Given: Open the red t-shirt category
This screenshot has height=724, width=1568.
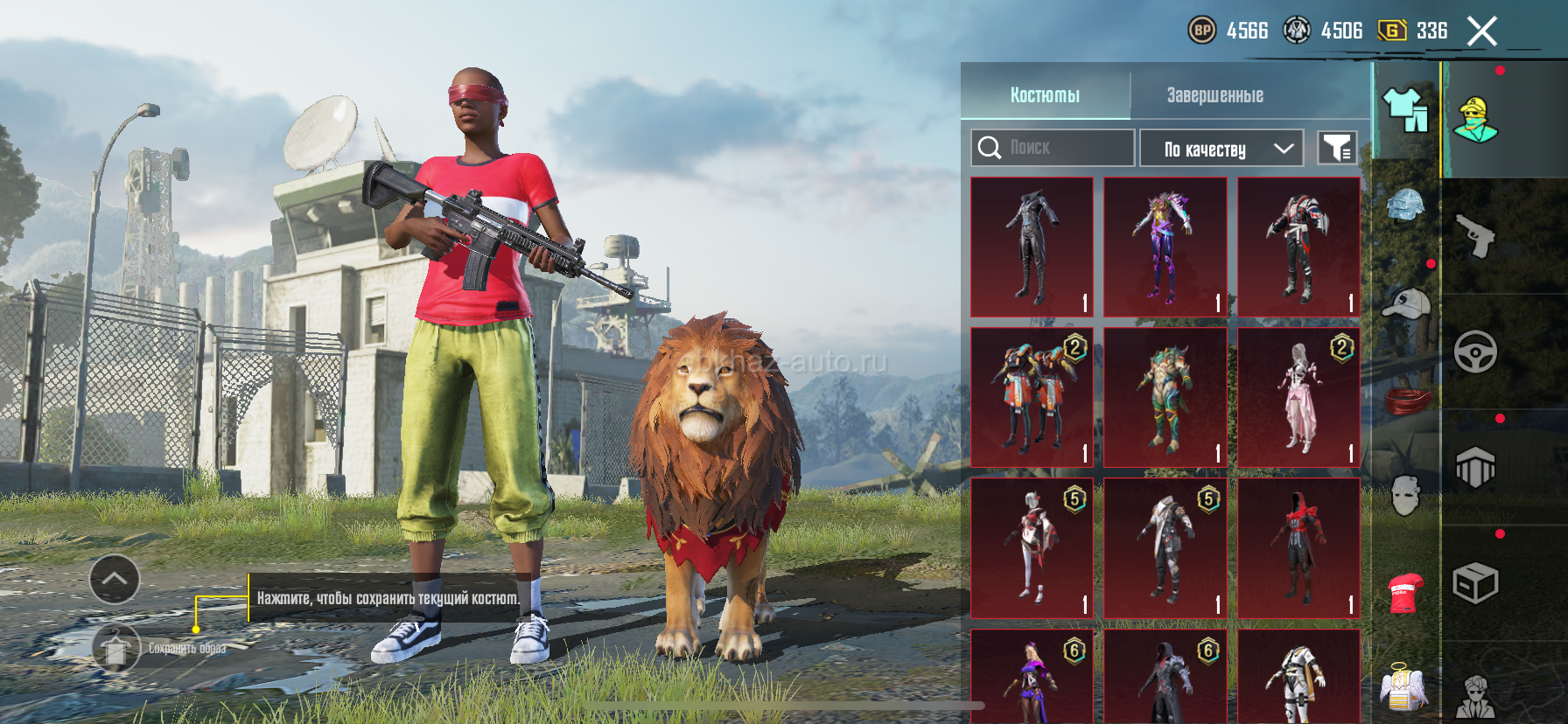Looking at the screenshot, I should 1405,592.
